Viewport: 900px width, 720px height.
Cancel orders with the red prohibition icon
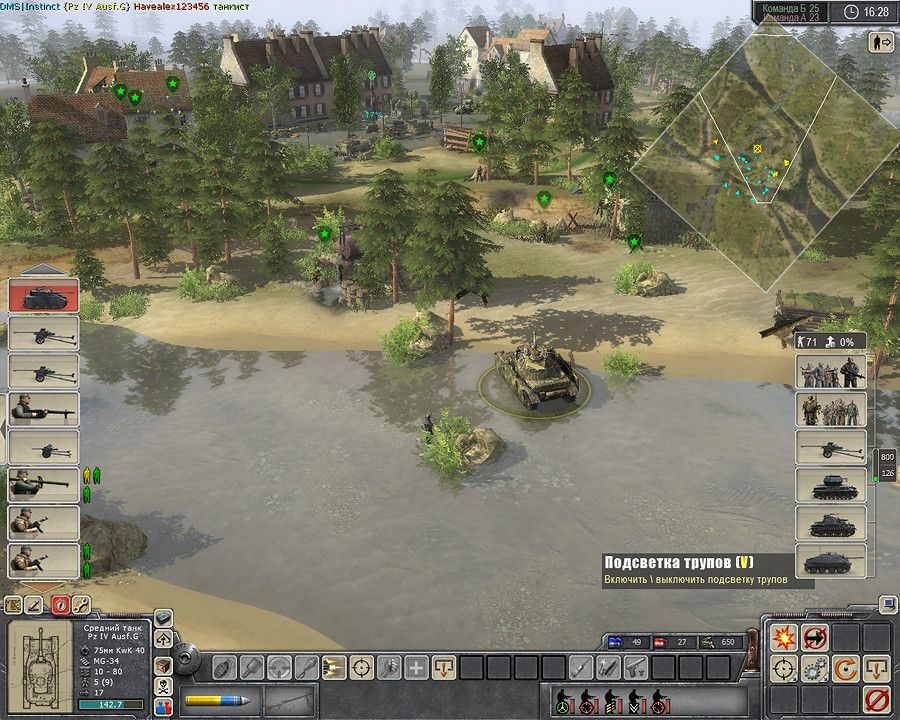(x=877, y=699)
